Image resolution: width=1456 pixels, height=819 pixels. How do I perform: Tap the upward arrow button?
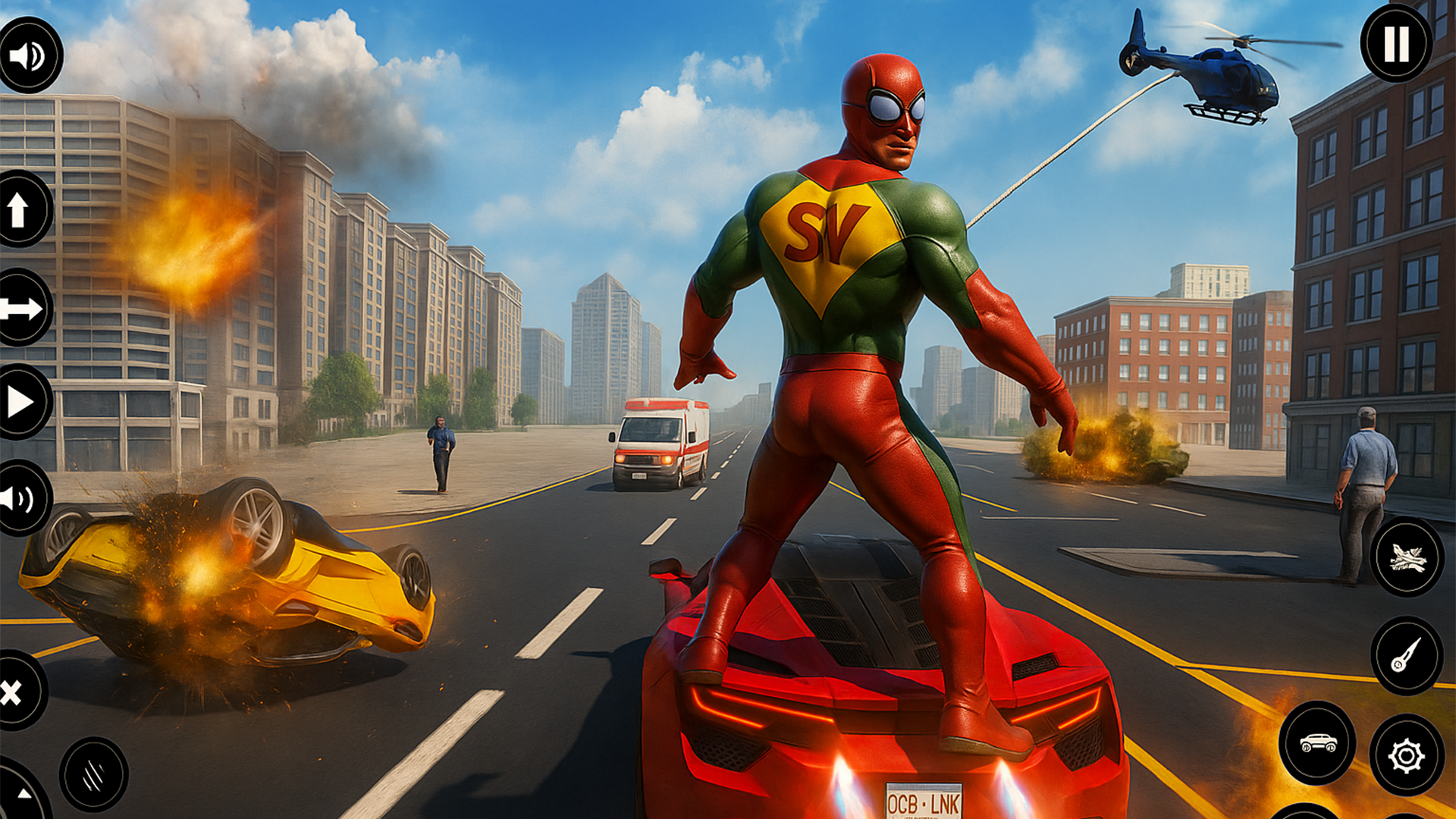pyautogui.click(x=20, y=209)
